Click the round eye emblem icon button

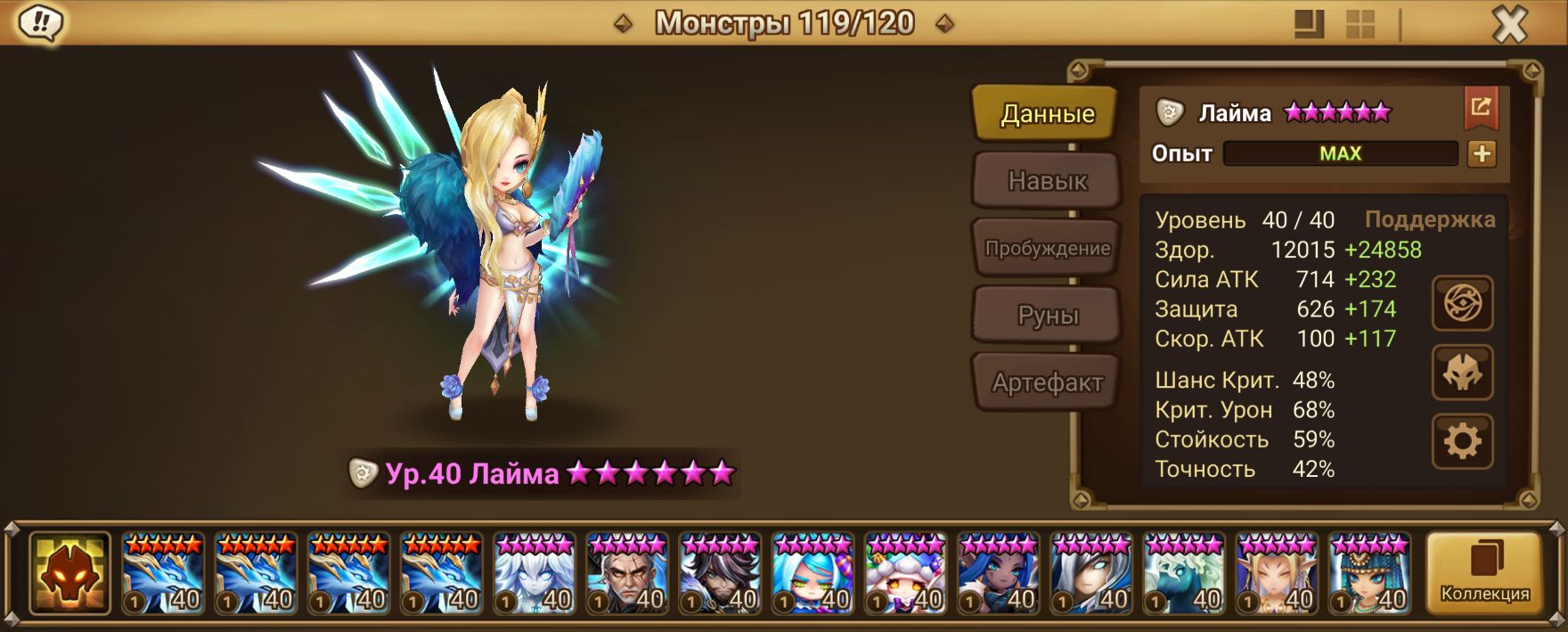click(1462, 304)
